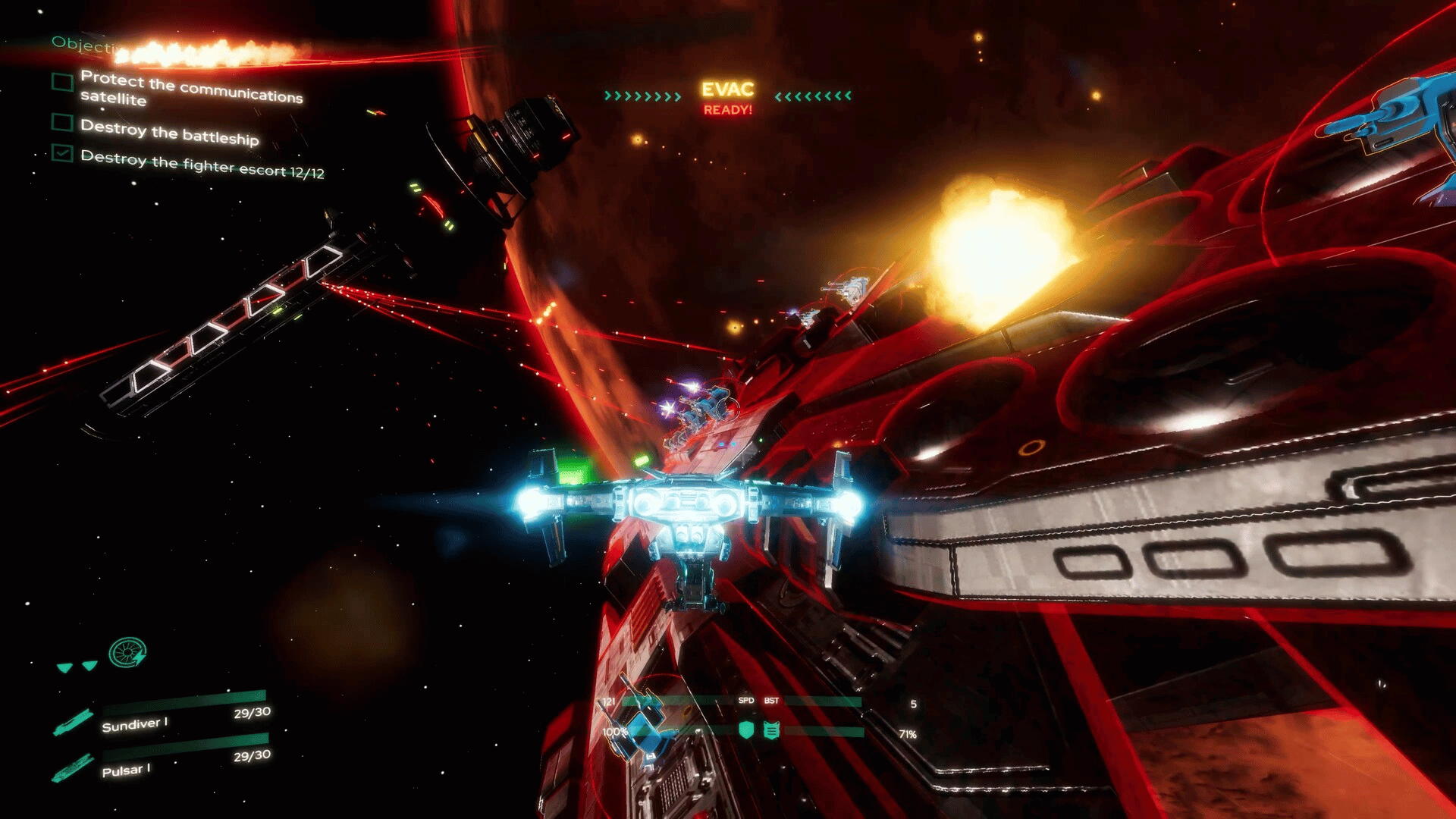Click the armor hull status icon
This screenshot has height=819, width=1456.
(771, 730)
